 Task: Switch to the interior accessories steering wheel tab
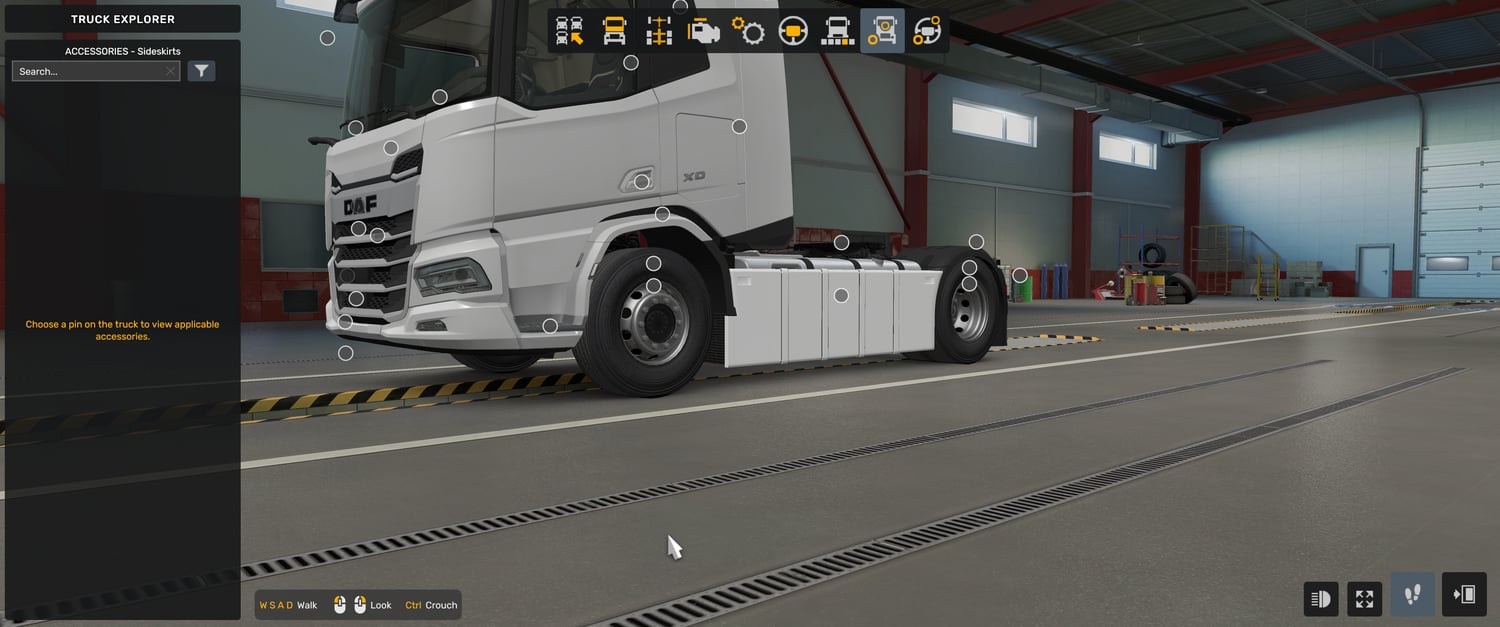click(x=927, y=31)
